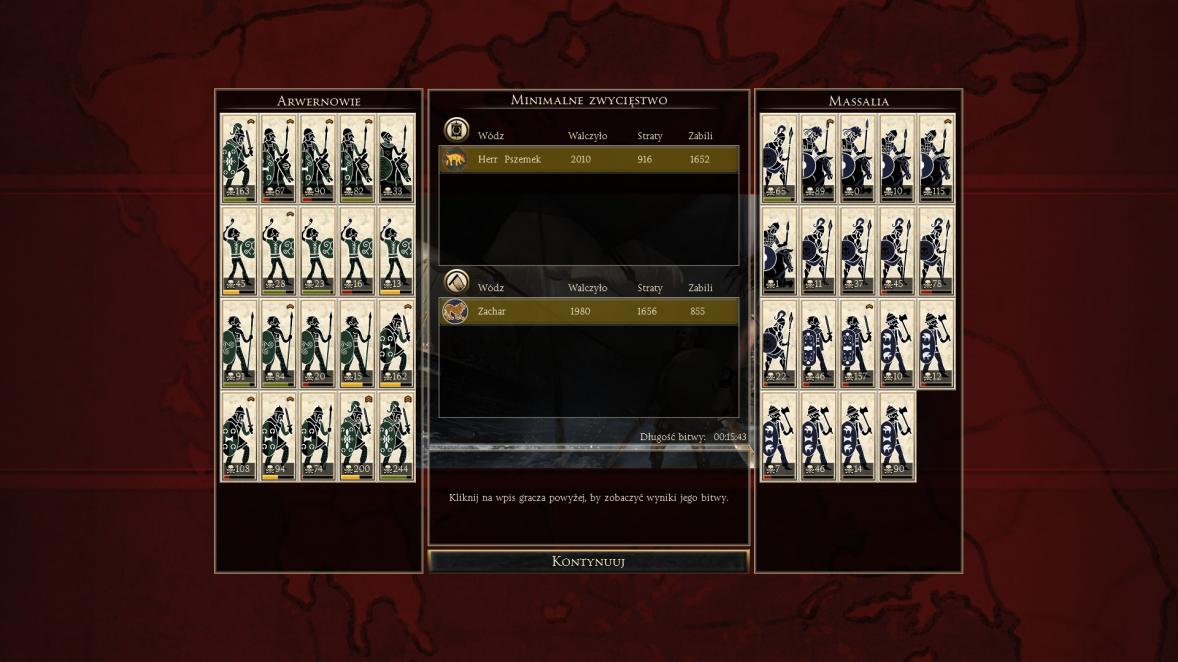Click the Kontynuuj button

(588, 561)
